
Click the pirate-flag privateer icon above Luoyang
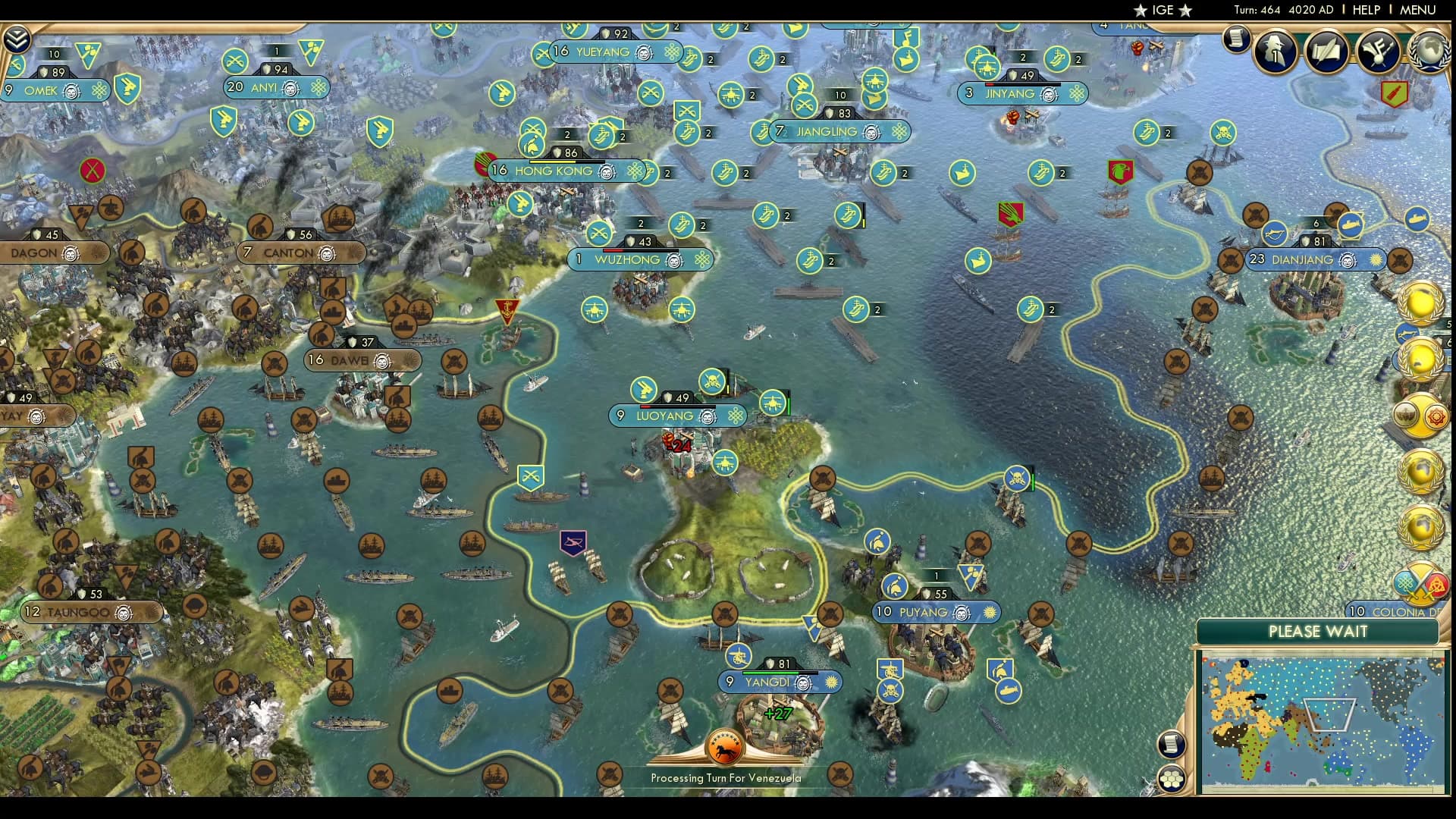click(711, 380)
